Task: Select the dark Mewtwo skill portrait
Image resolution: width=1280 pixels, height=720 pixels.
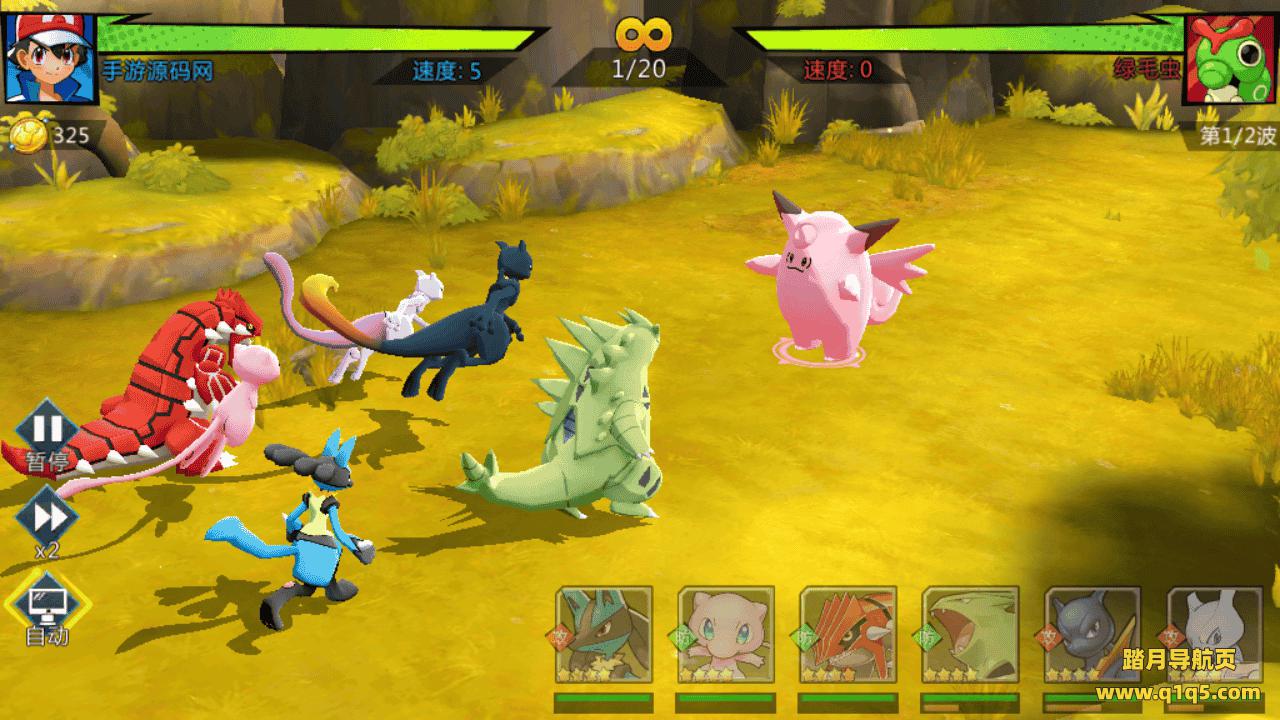Action: coord(1092,636)
